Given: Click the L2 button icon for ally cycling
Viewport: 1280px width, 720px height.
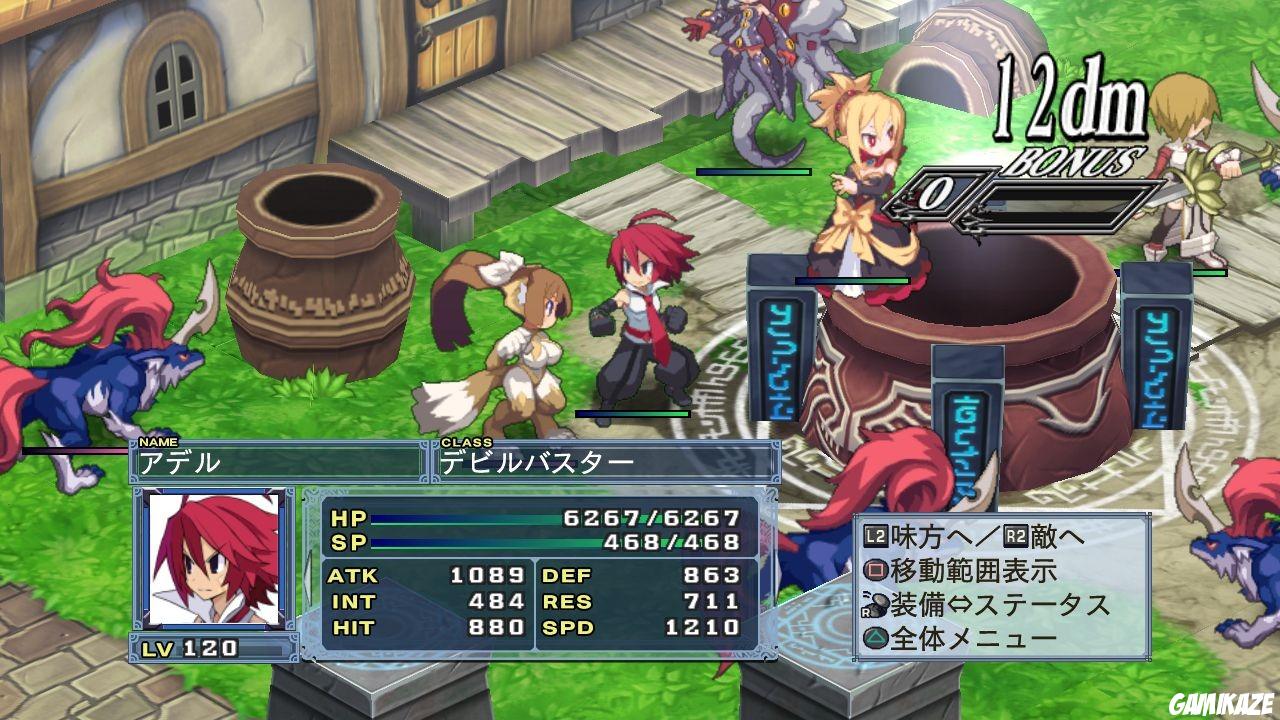Looking at the screenshot, I should (876, 536).
